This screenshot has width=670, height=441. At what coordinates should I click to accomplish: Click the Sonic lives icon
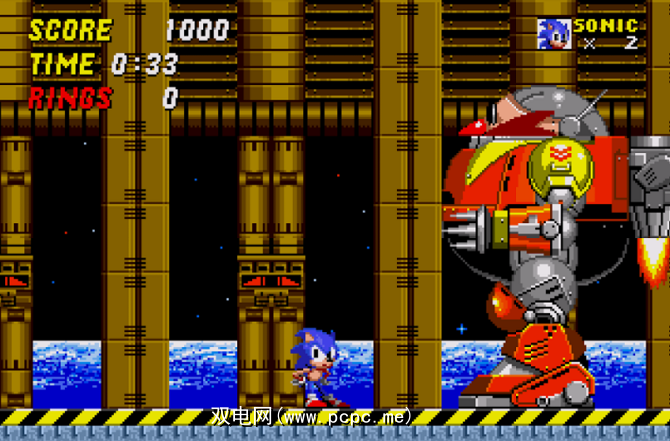[x=552, y=34]
